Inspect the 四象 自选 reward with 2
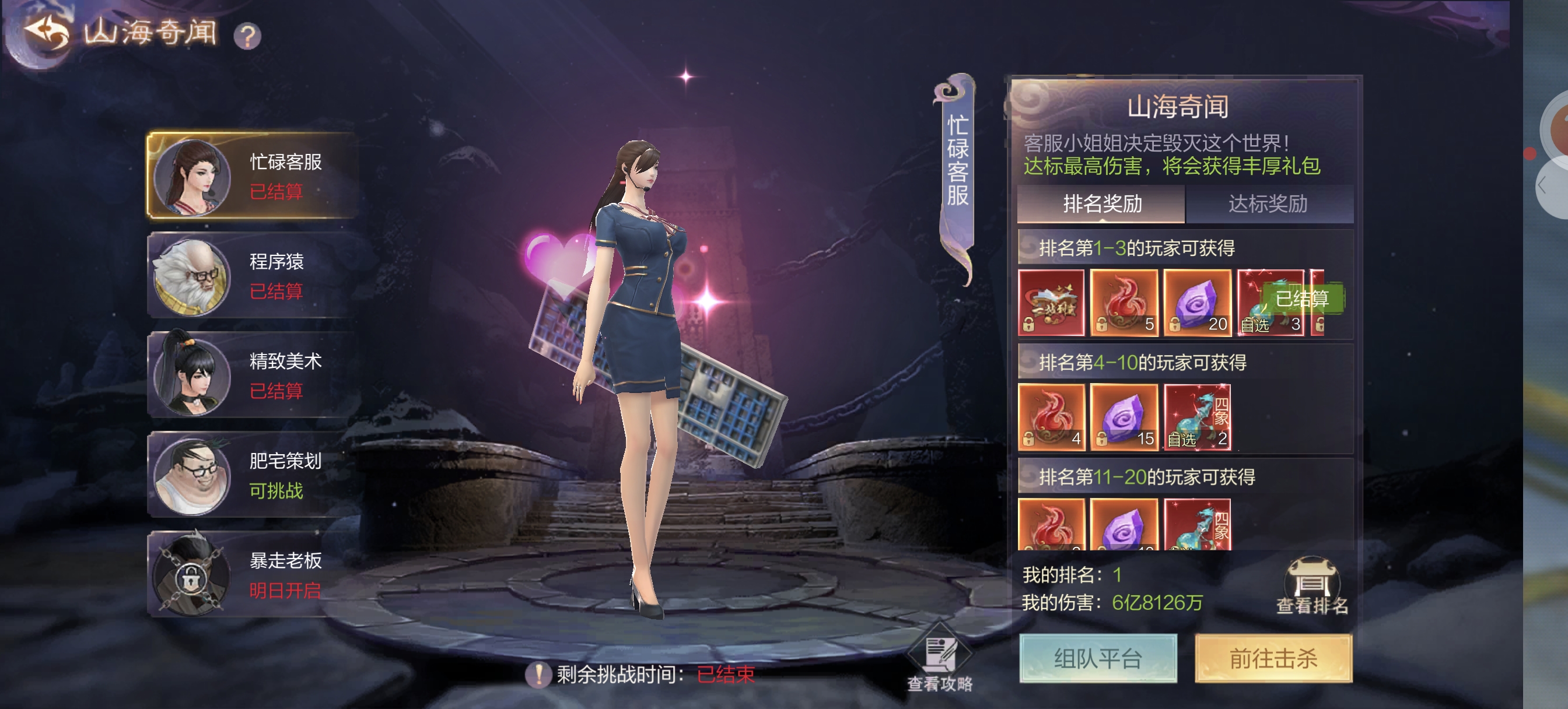The width and height of the screenshot is (1568, 709). tap(1196, 417)
